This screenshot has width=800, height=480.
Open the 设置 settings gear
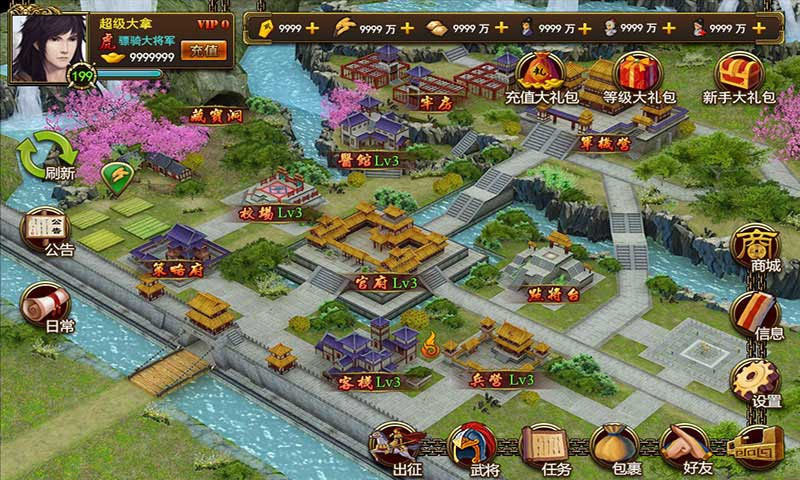point(758,382)
